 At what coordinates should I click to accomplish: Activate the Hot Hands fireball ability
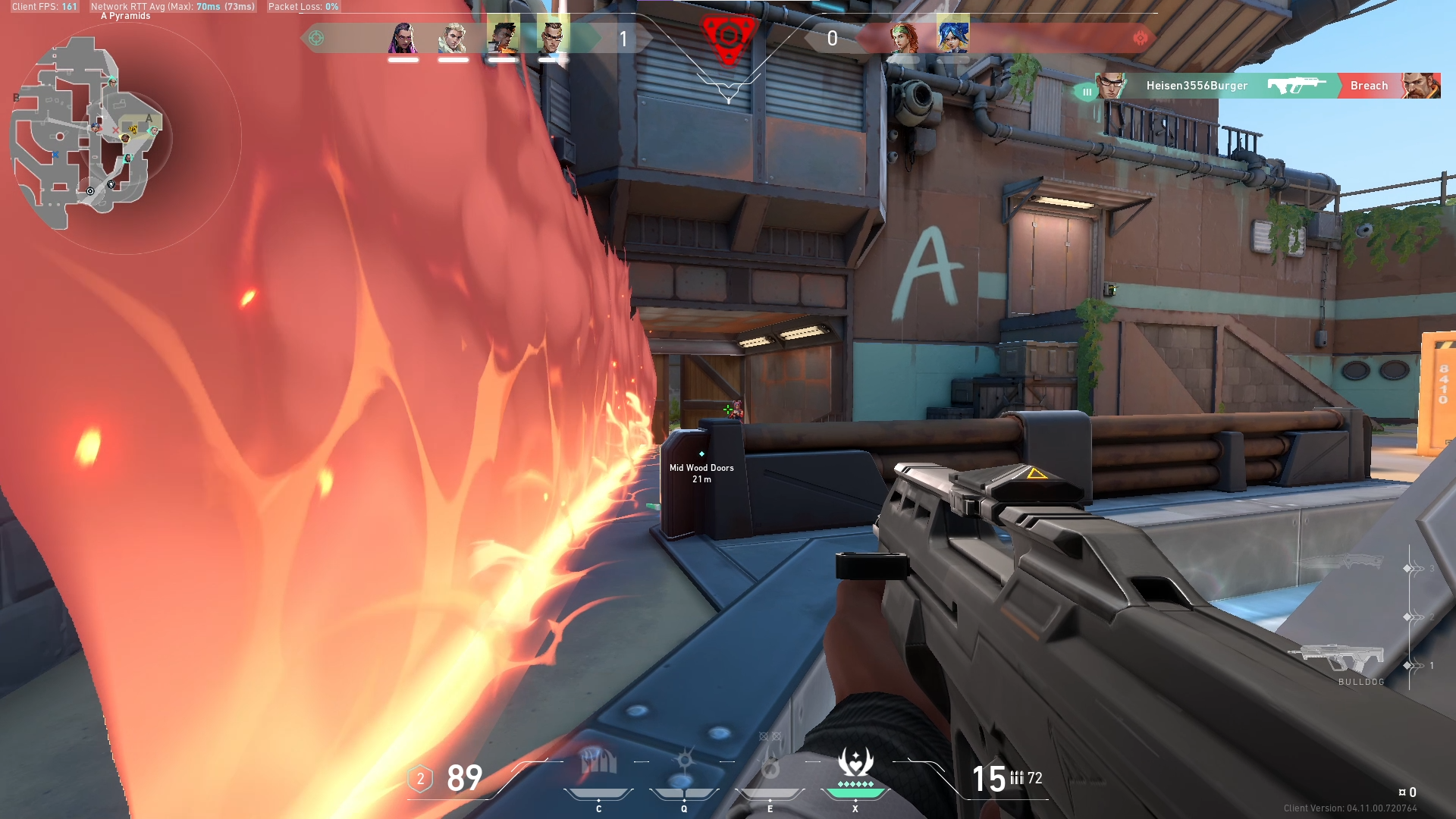point(770,767)
